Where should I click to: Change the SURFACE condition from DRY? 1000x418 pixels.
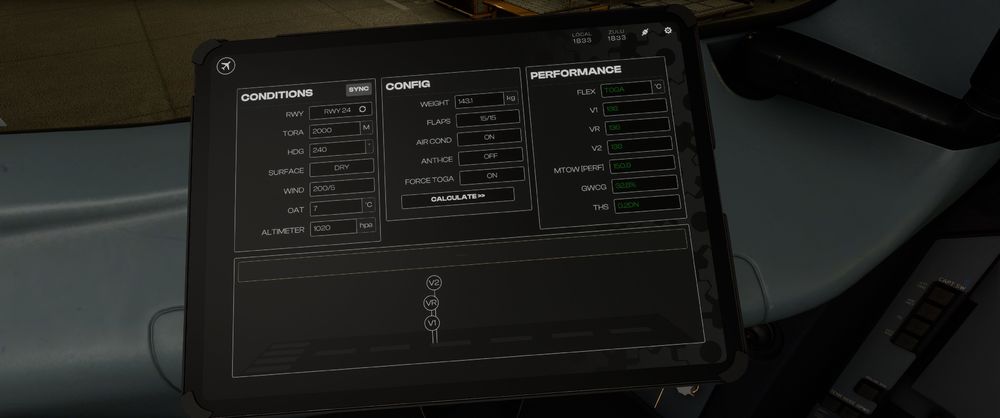(341, 170)
